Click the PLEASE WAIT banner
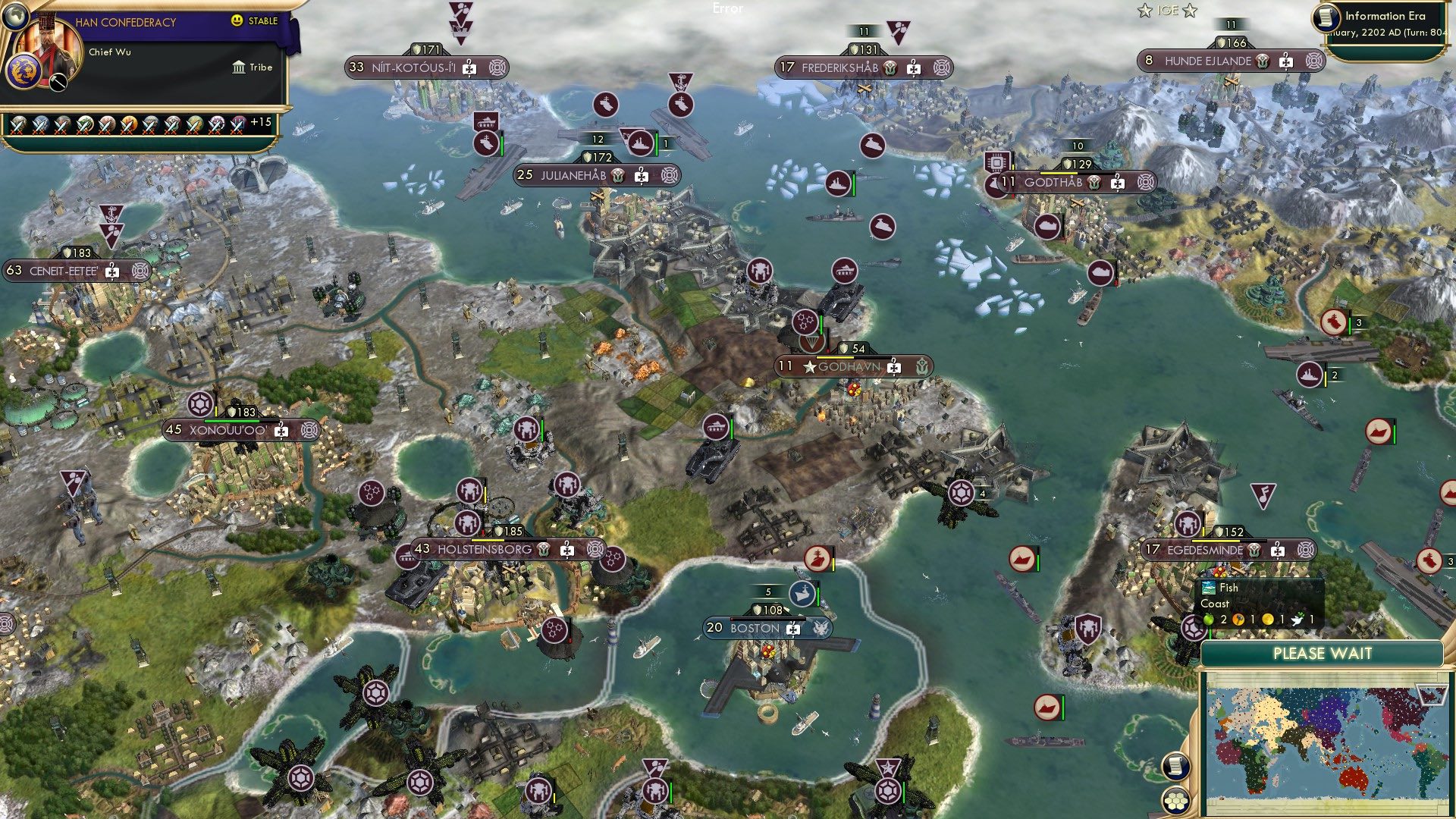The height and width of the screenshot is (819, 1456). pyautogui.click(x=1323, y=654)
